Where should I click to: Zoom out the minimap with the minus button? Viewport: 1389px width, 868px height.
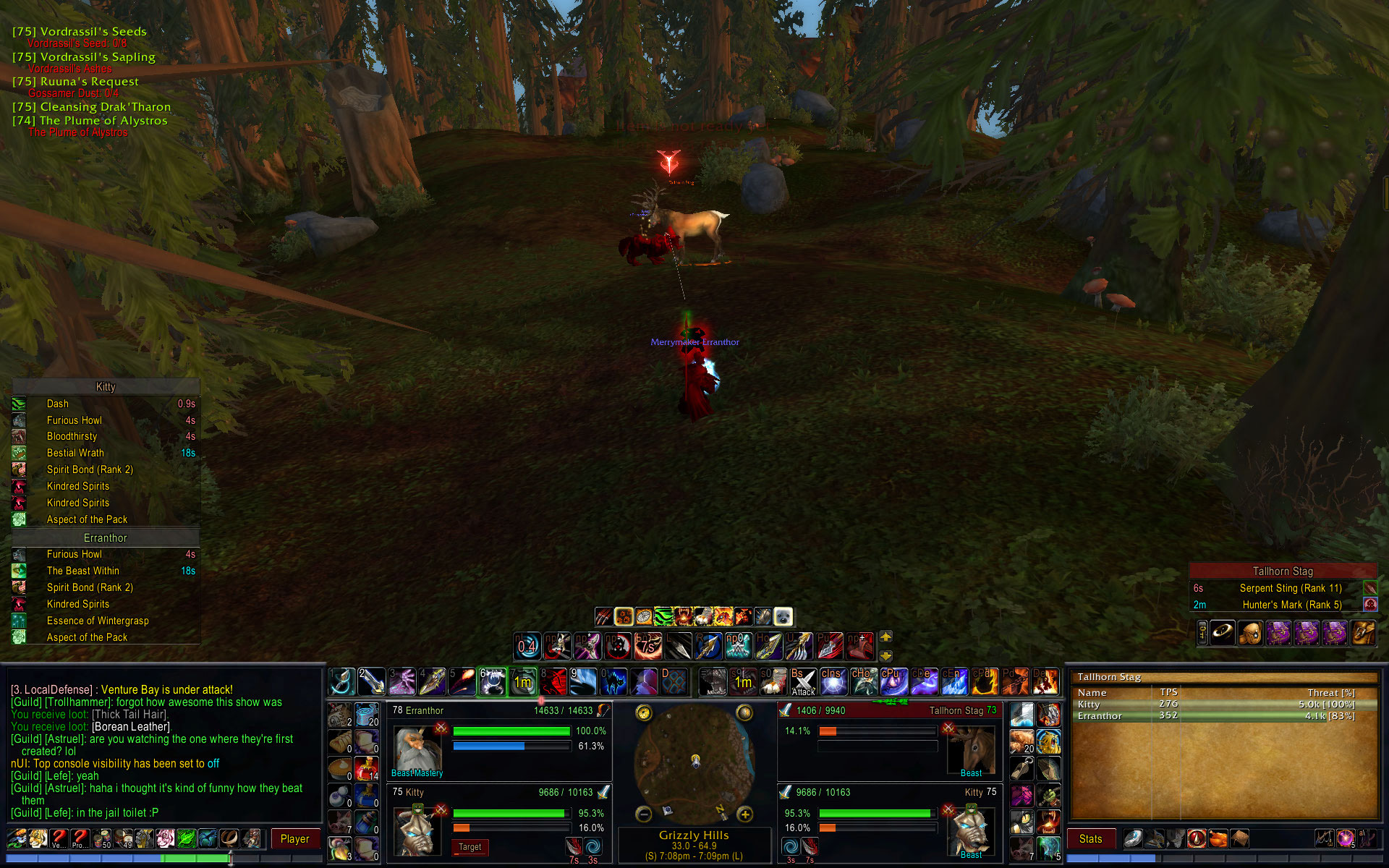coord(644,815)
